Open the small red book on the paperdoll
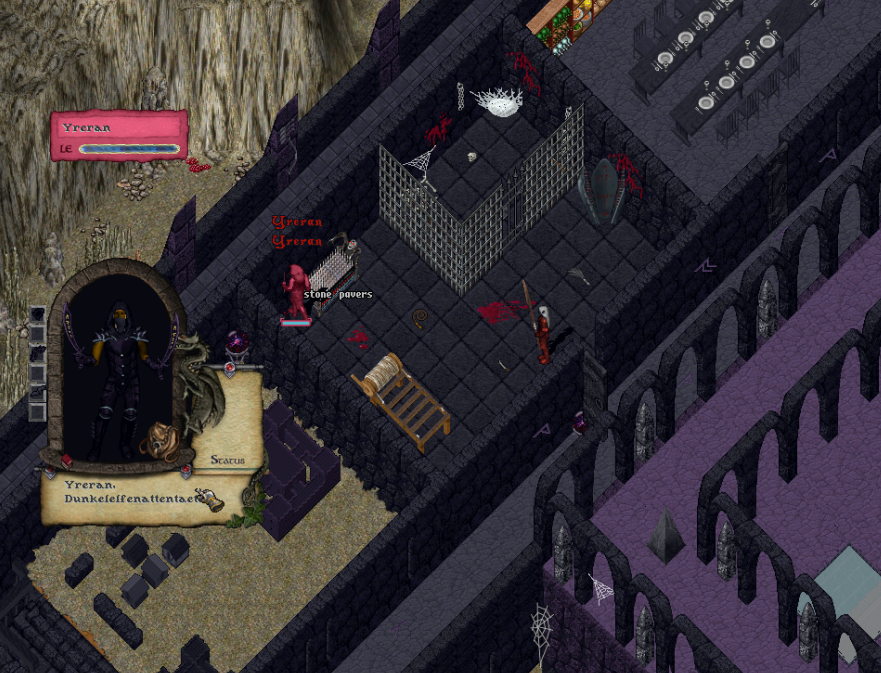This screenshot has height=673, width=881. coord(66,460)
